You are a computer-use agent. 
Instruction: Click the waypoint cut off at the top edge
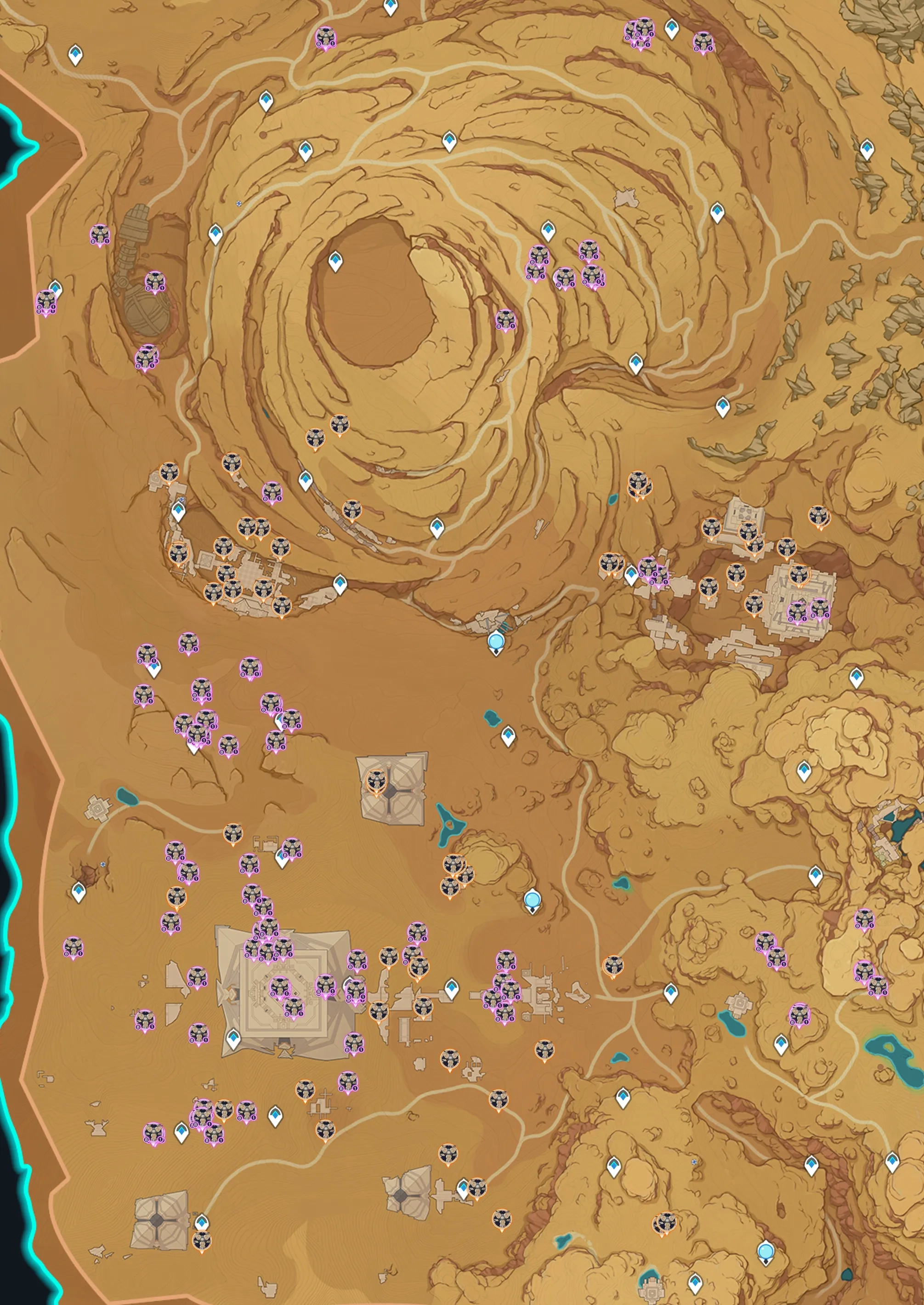[390, 7]
